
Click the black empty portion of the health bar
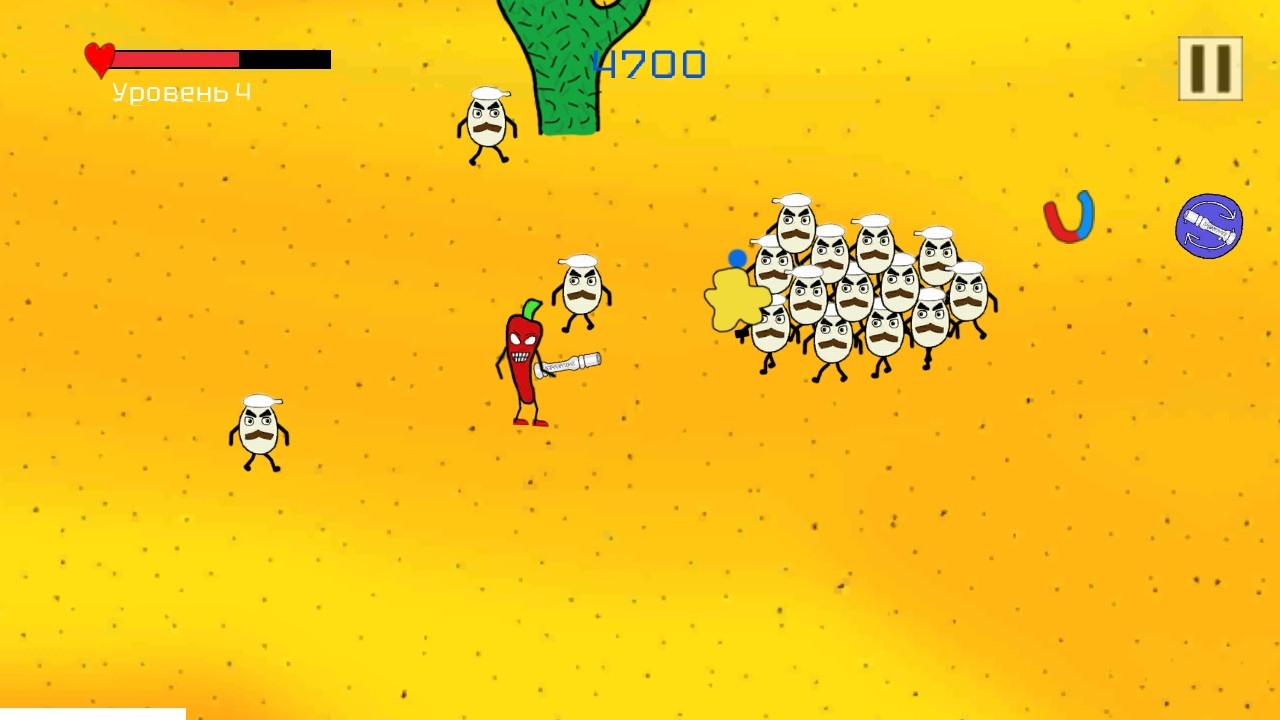285,58
